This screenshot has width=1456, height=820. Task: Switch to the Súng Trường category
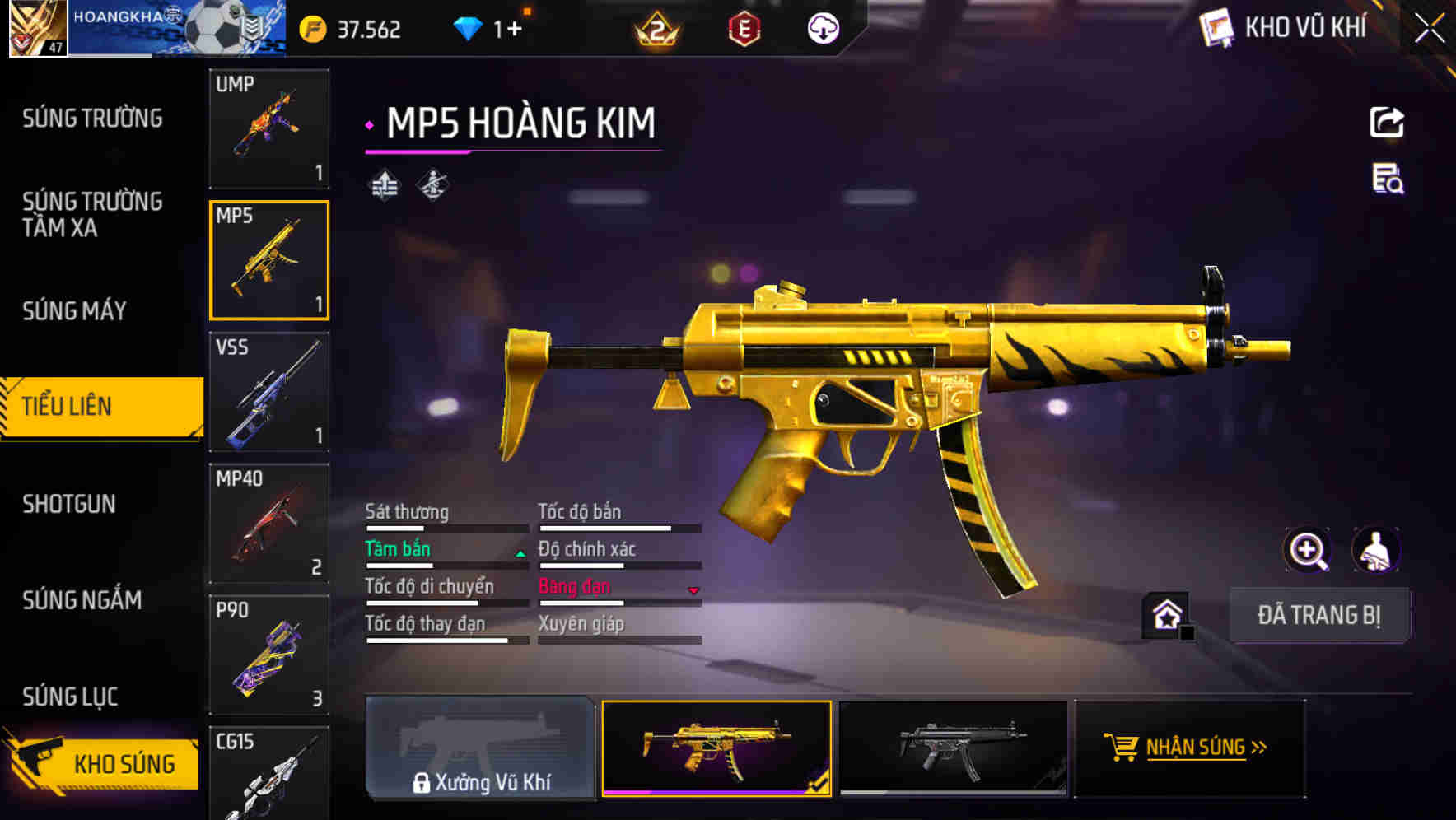click(92, 119)
